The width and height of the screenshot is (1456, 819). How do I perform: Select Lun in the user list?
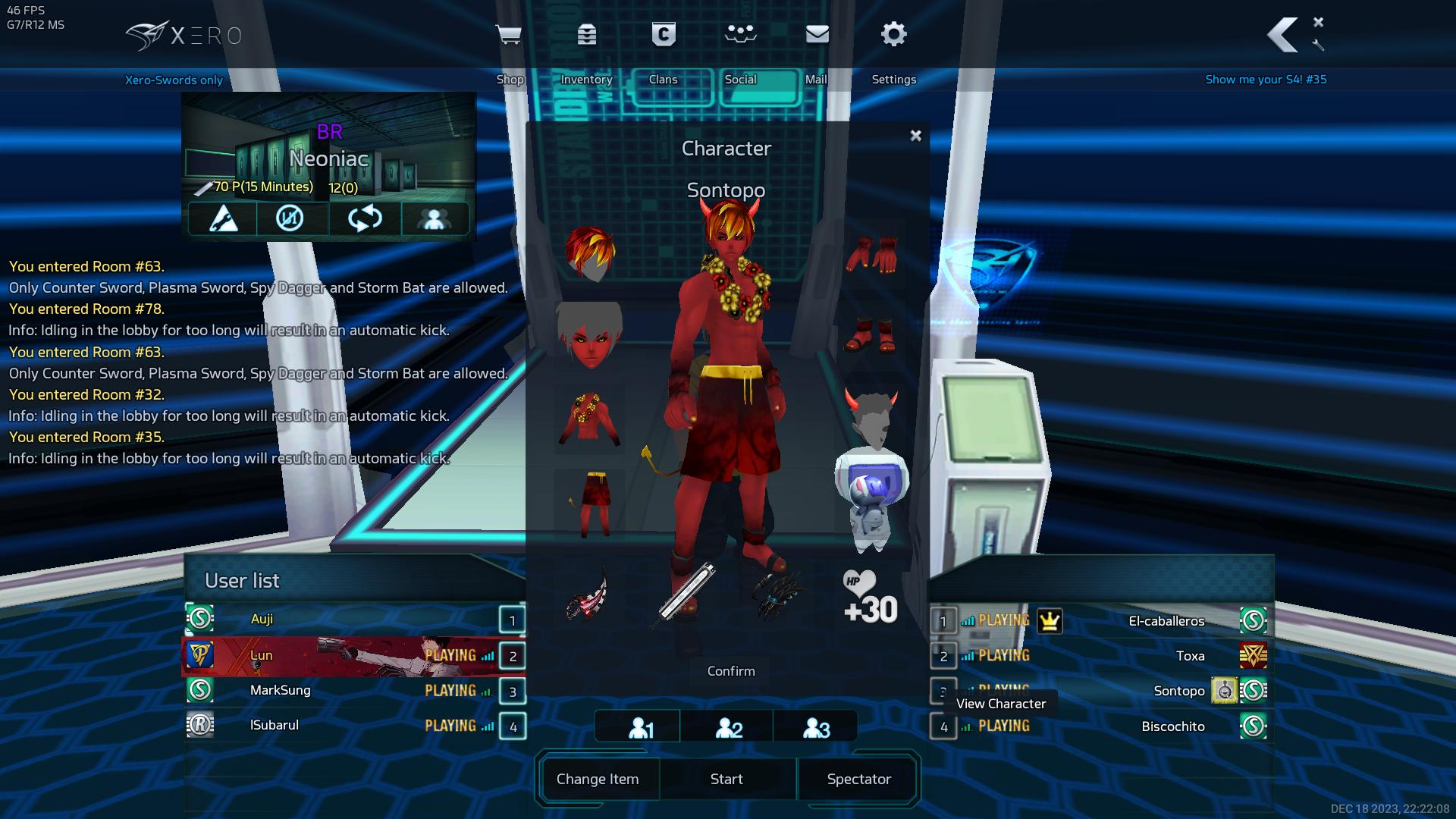(262, 656)
